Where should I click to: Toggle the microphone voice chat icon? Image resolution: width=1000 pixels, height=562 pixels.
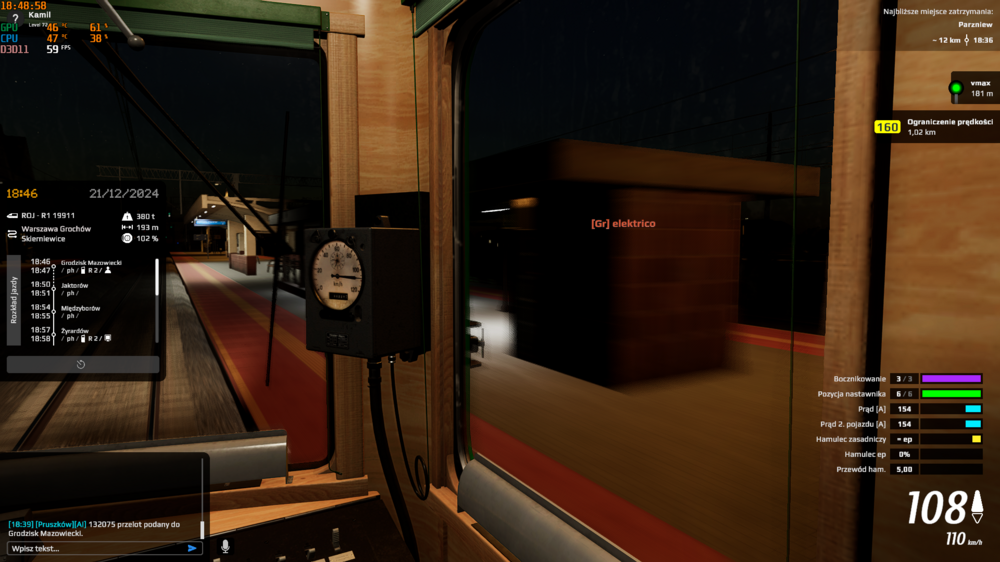pyautogui.click(x=225, y=547)
